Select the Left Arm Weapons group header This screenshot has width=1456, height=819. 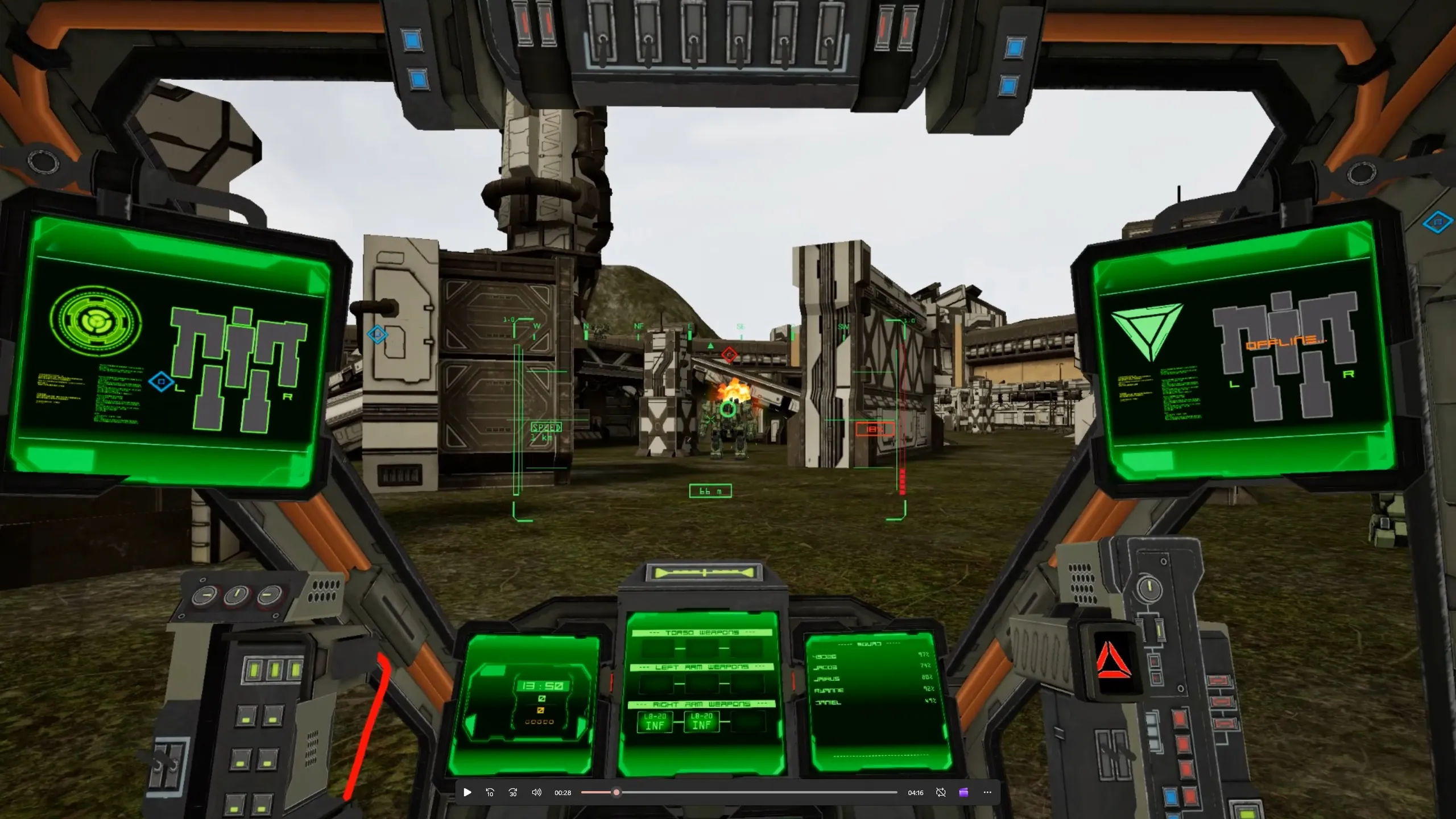click(x=702, y=667)
